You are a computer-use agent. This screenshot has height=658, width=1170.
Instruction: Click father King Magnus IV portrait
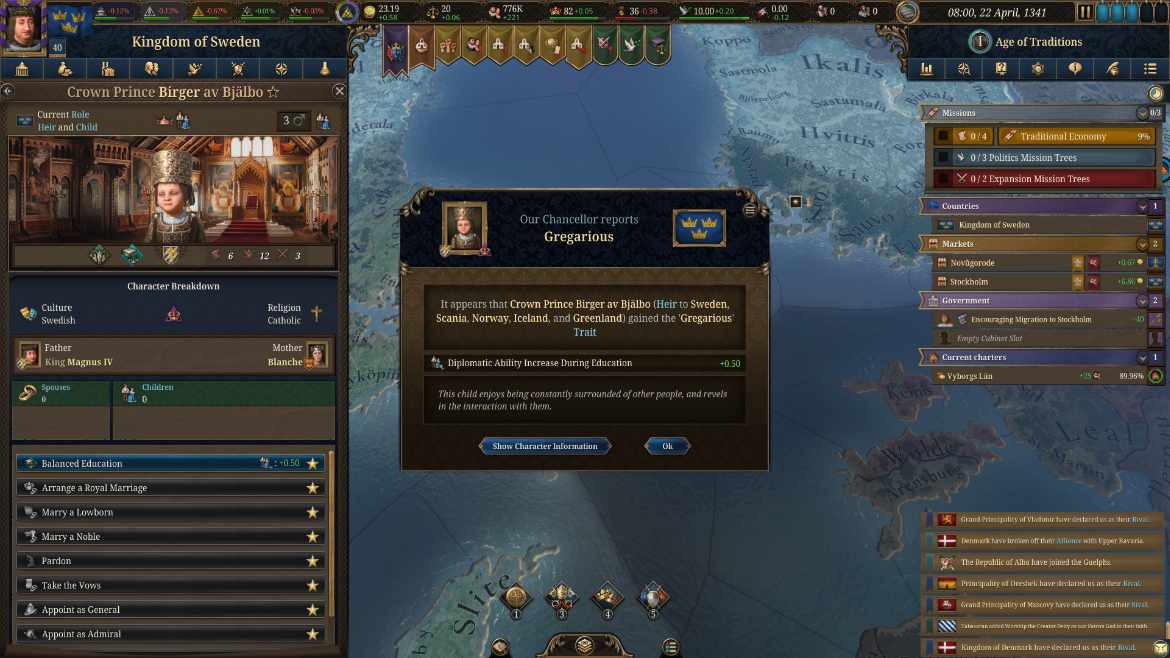point(28,355)
